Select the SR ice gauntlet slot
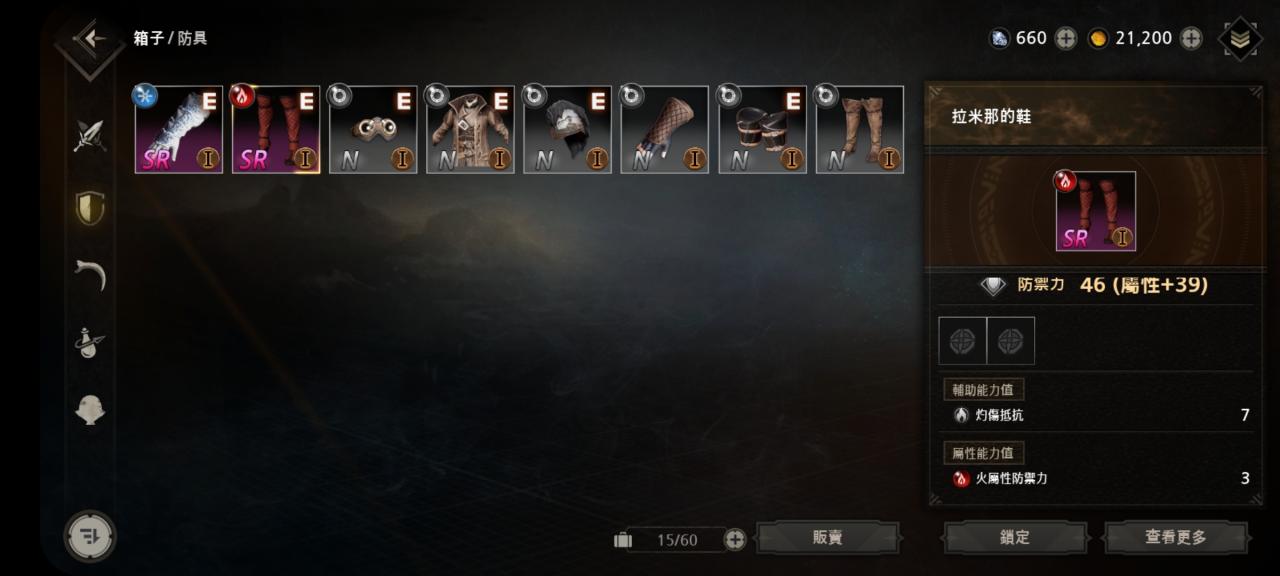 point(179,130)
